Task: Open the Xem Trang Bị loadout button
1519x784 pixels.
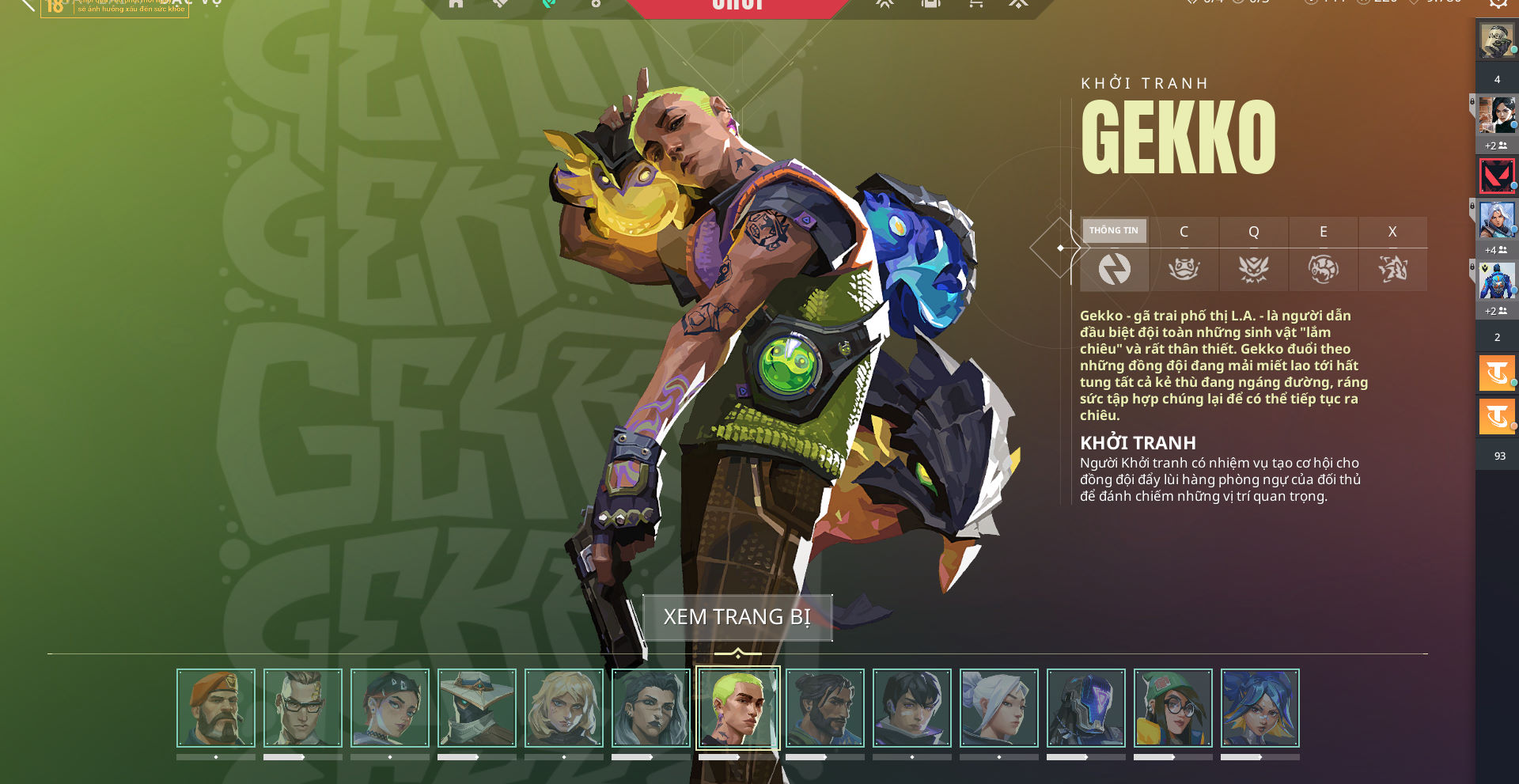Action: point(737,617)
